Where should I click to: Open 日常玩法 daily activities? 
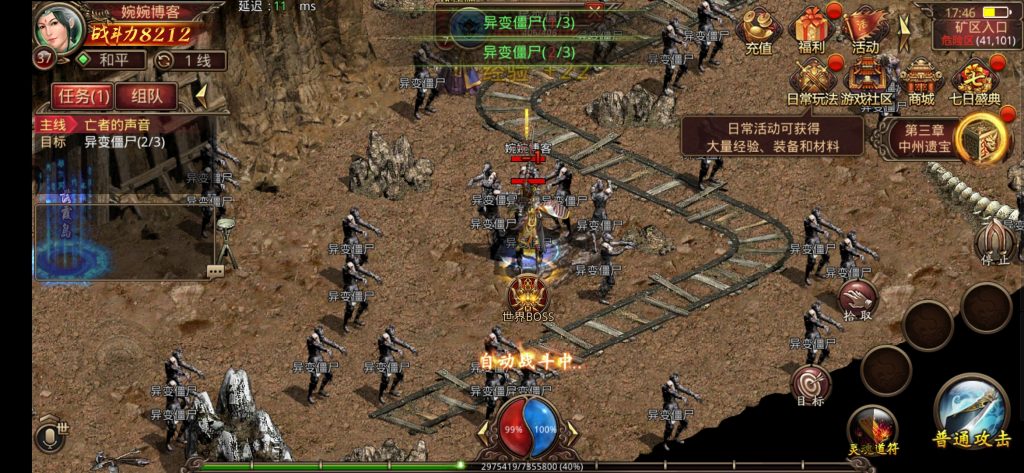pos(812,82)
